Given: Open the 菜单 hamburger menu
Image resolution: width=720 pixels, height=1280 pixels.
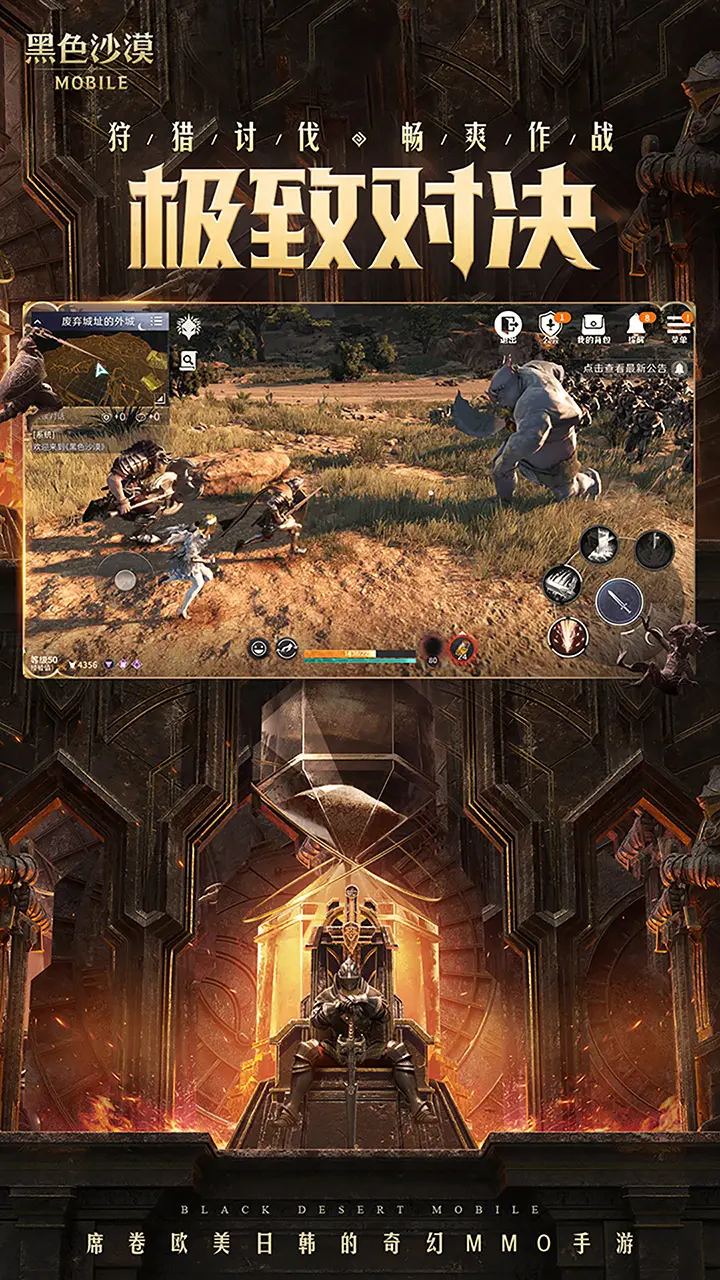Looking at the screenshot, I should [x=679, y=326].
